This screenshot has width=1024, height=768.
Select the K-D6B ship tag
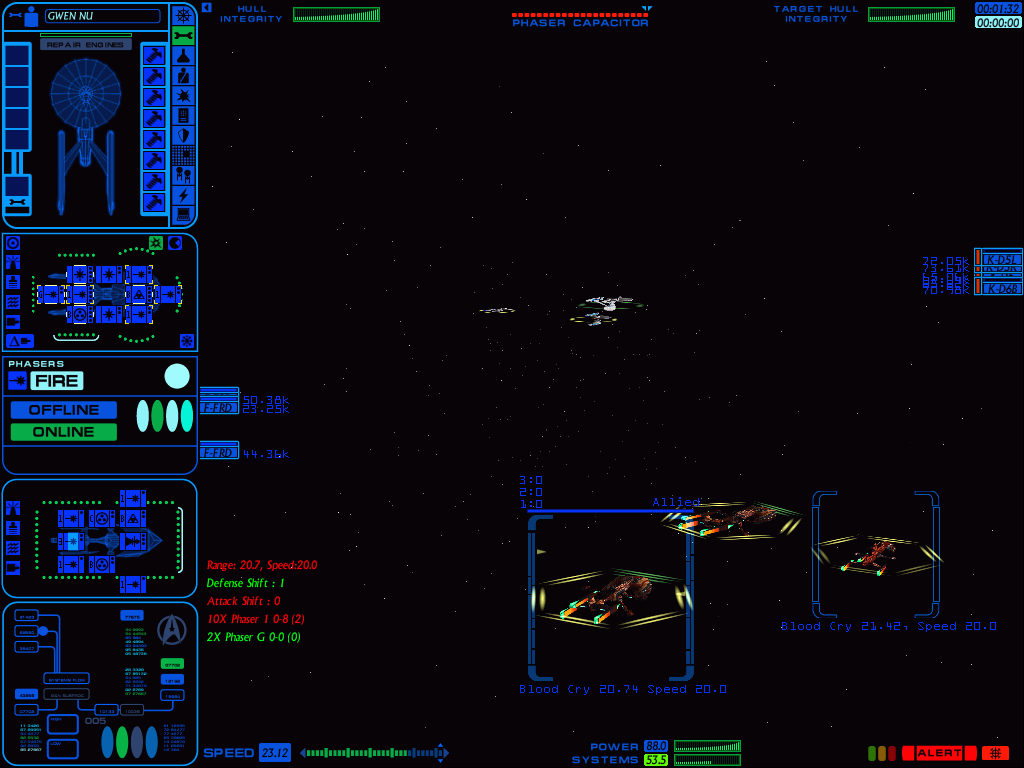pyautogui.click(x=1002, y=288)
